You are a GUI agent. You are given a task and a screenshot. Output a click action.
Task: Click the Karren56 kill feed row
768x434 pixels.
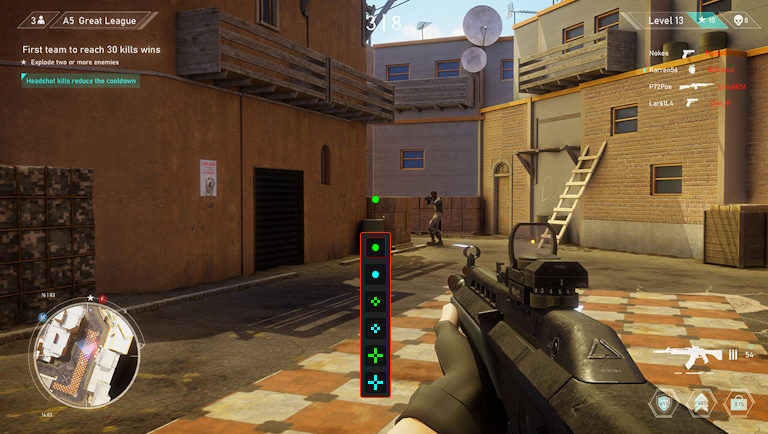coord(690,70)
